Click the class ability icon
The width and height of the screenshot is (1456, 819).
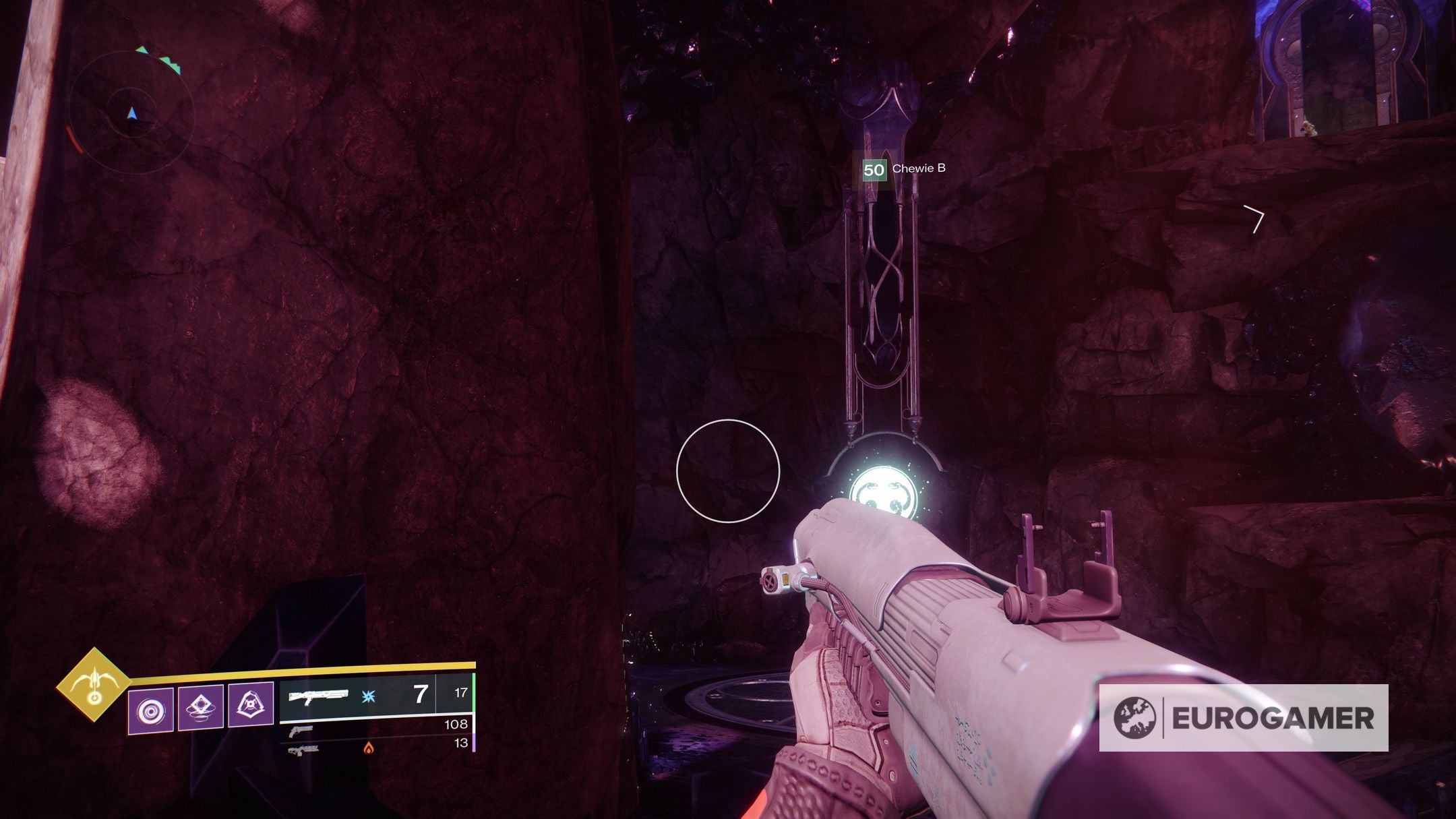point(251,706)
